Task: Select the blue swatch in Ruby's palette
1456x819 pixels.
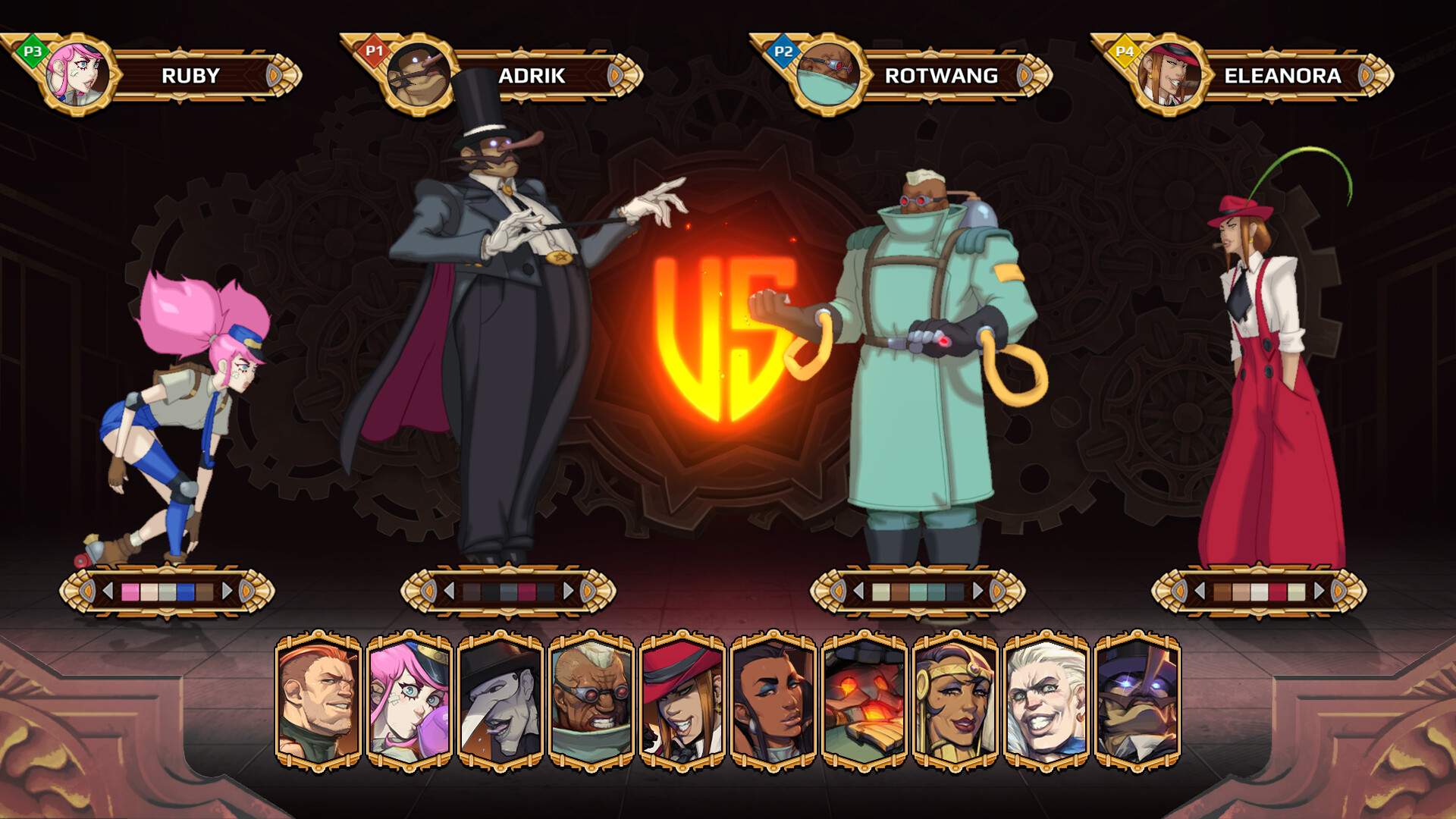Action: click(x=186, y=590)
